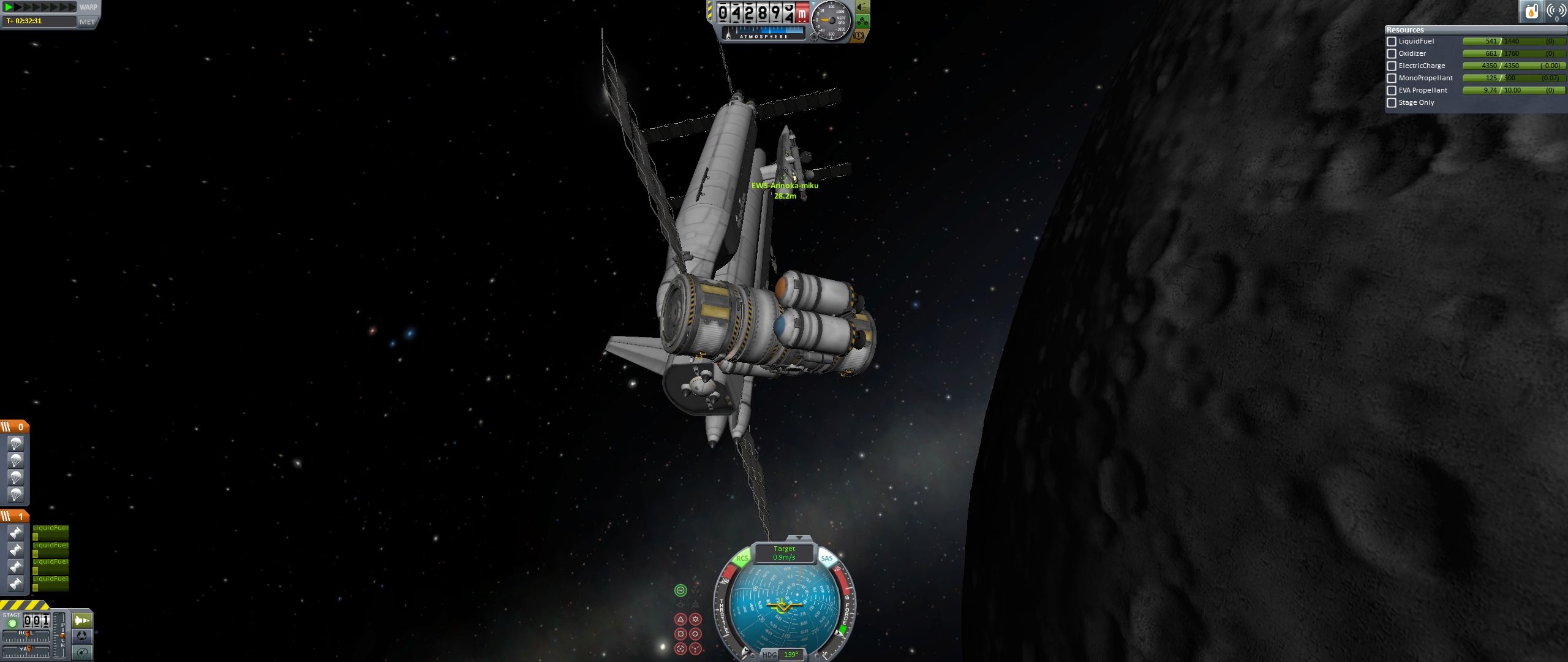Image resolution: width=1568 pixels, height=662 pixels.
Task: Open the fuel resources toolbar icon
Action: [x=1531, y=11]
